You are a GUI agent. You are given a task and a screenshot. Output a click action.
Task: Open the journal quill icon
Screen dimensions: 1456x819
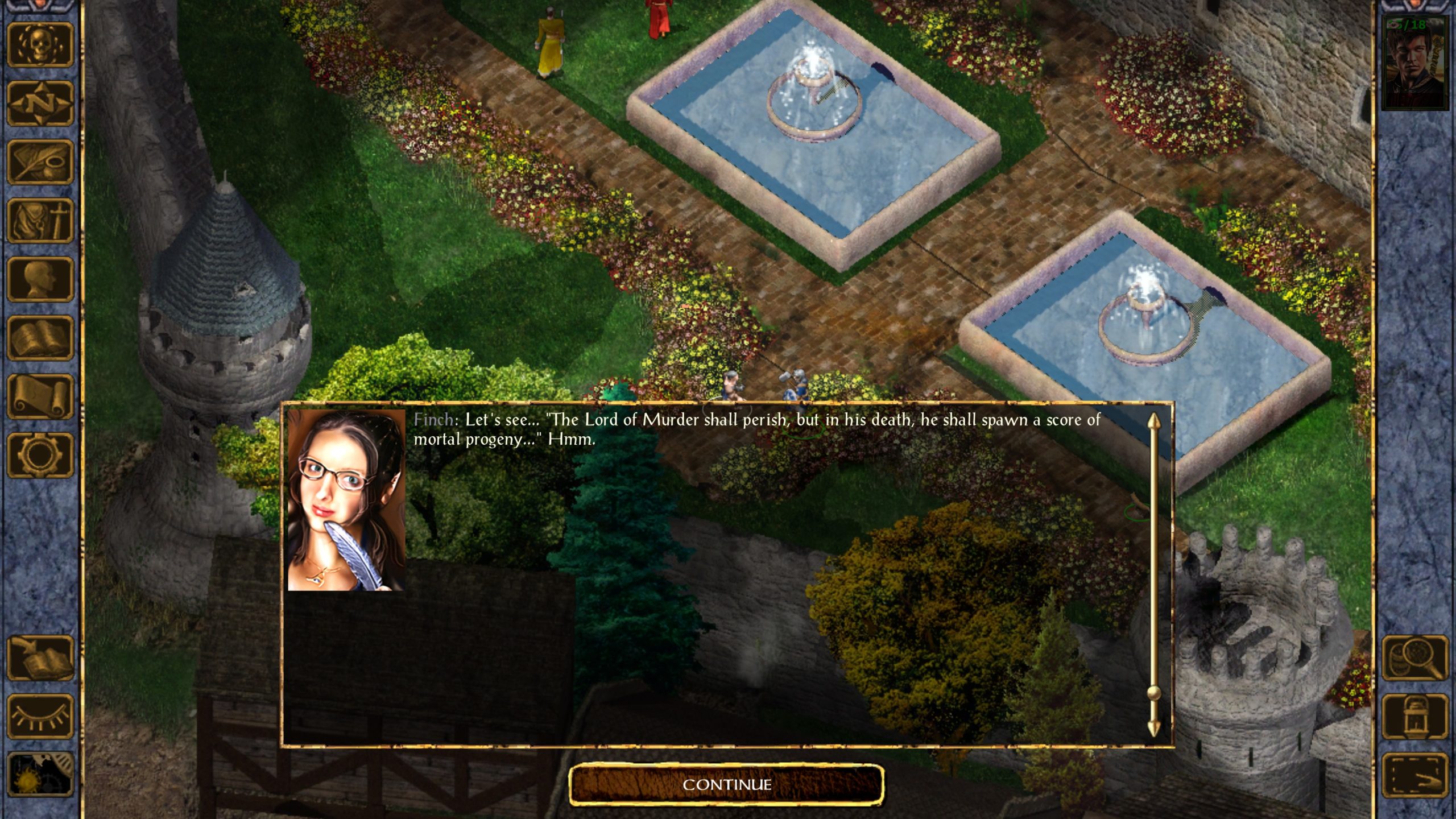[40, 162]
